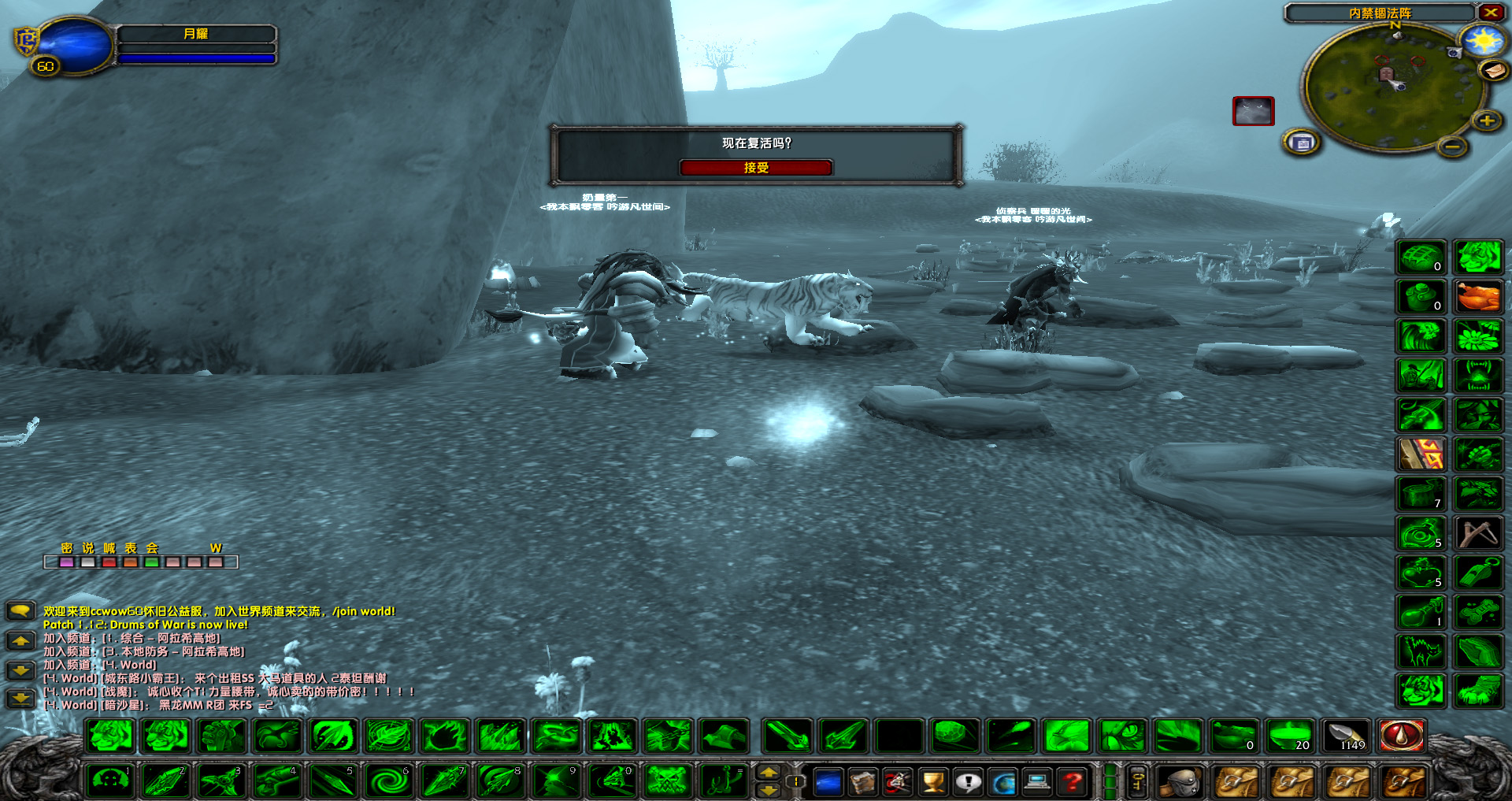1512x801 pixels.
Task: Switch action bar page with down arrow
Action: 768,791
